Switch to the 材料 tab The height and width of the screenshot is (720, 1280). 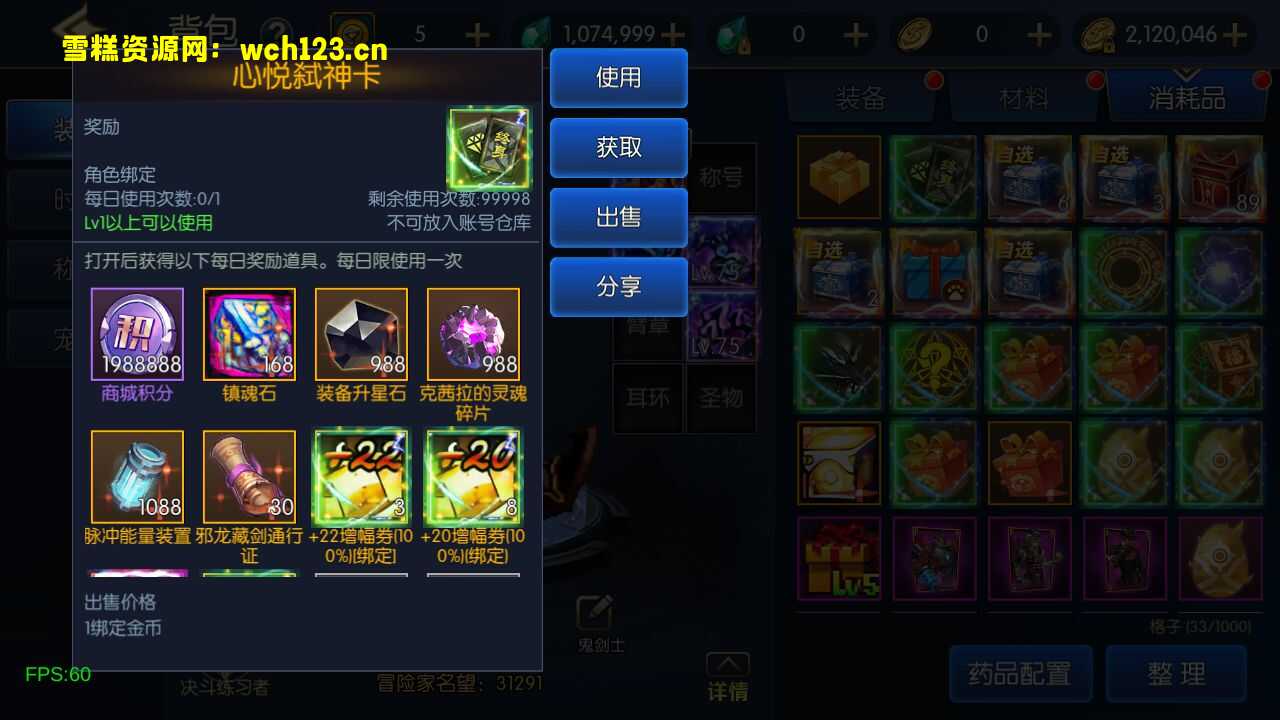(1023, 96)
